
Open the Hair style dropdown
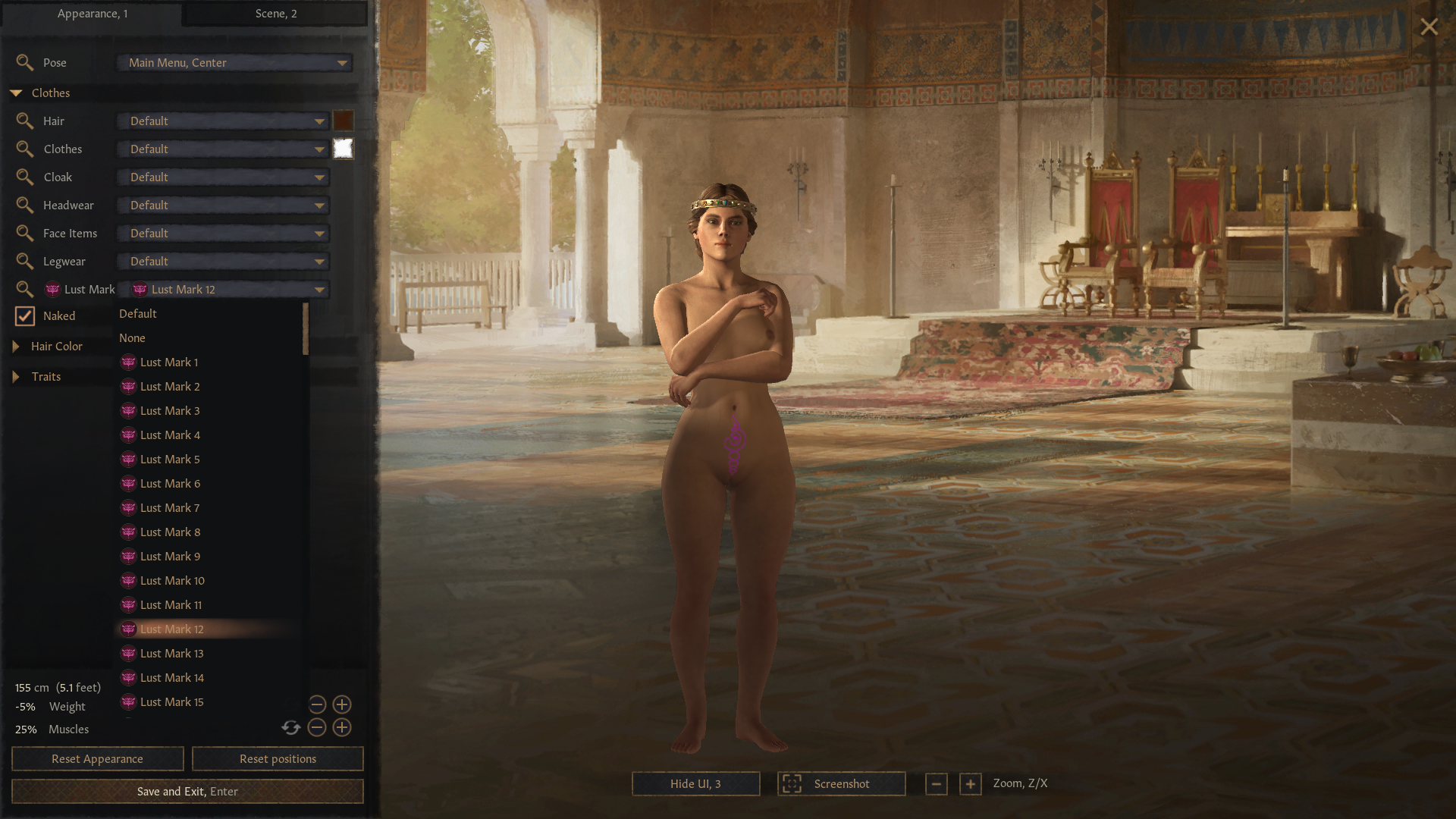pos(223,121)
